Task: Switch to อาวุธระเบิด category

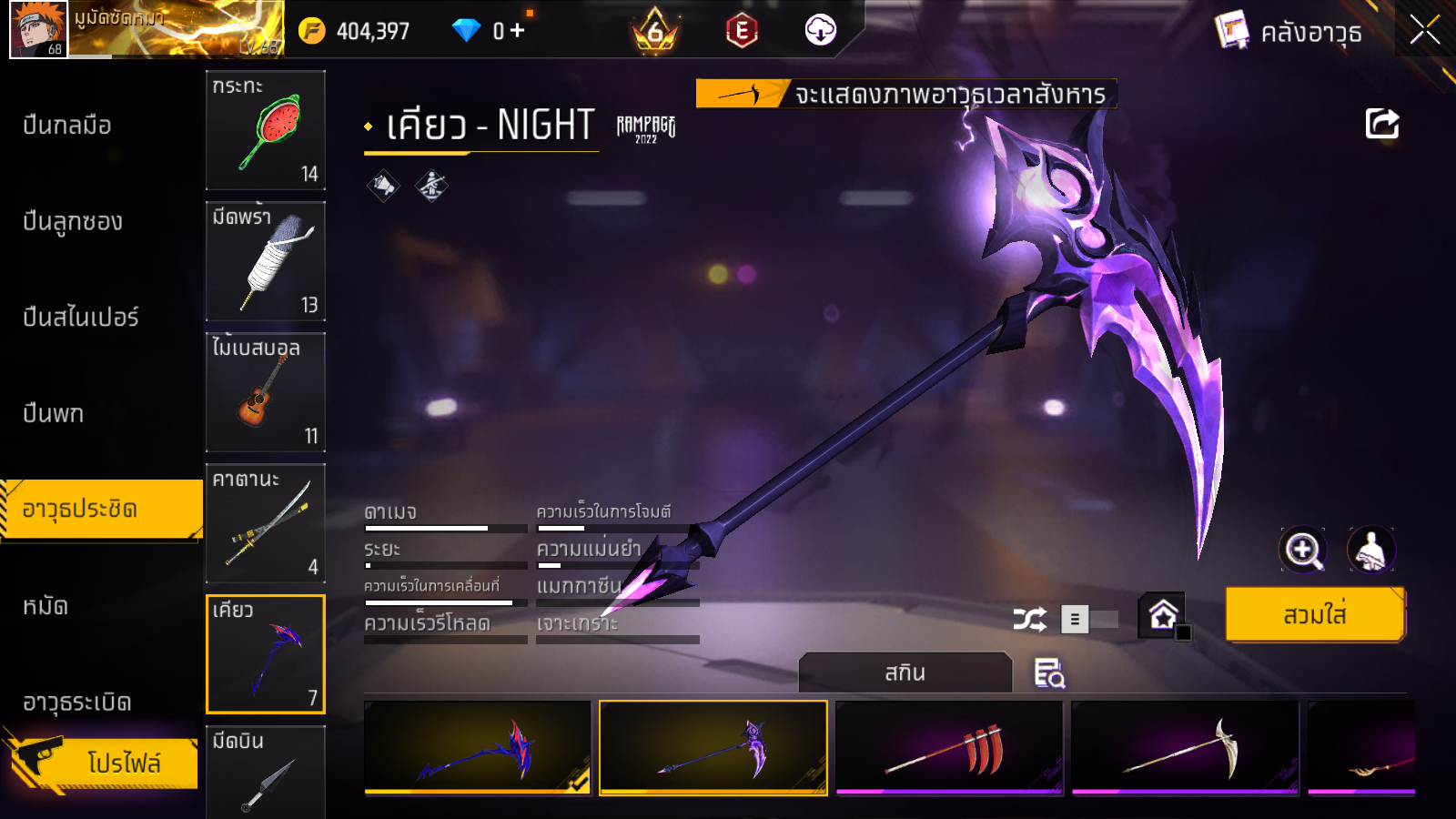Action: tap(77, 703)
